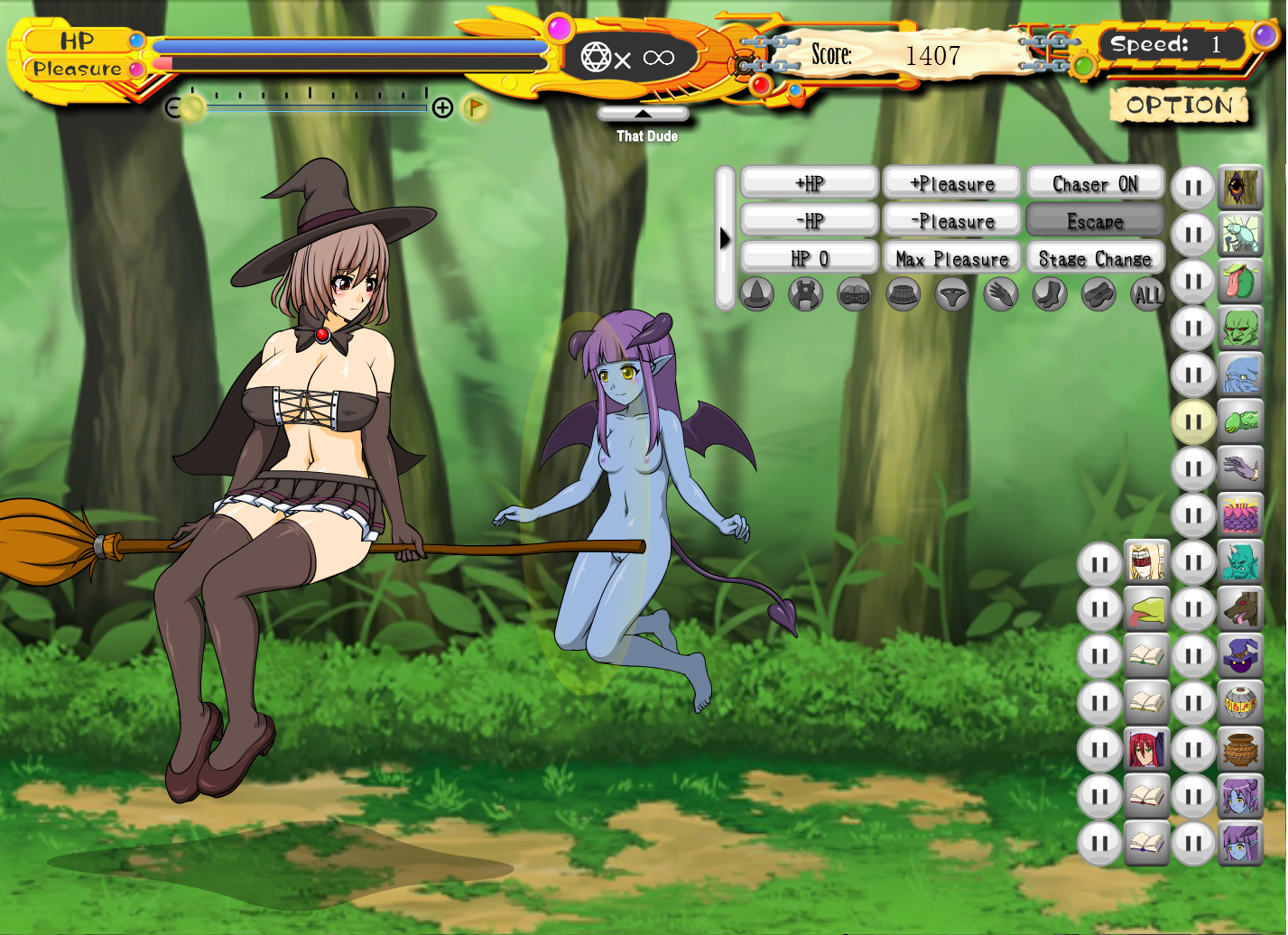Choose the Stage Change button
1288x935 pixels.
tap(1095, 259)
